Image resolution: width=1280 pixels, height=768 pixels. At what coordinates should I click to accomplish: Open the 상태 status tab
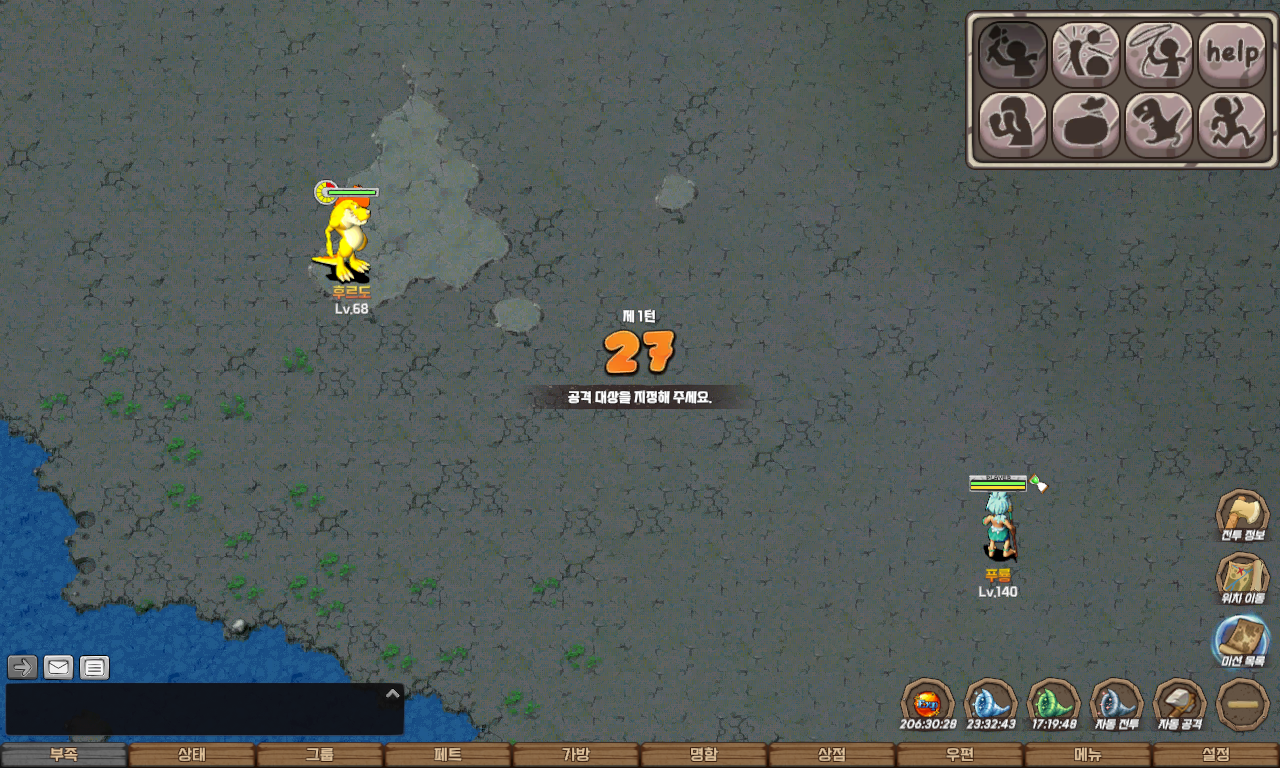(191, 755)
